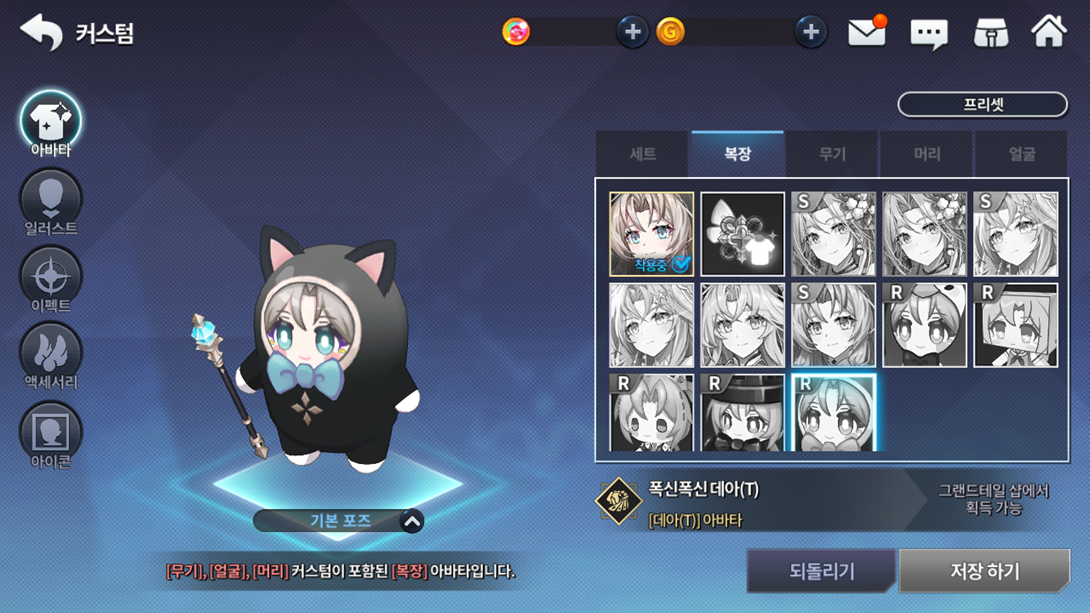
Task: Choose the shirt-and-butterfly costume thumbnail
Action: [x=742, y=234]
